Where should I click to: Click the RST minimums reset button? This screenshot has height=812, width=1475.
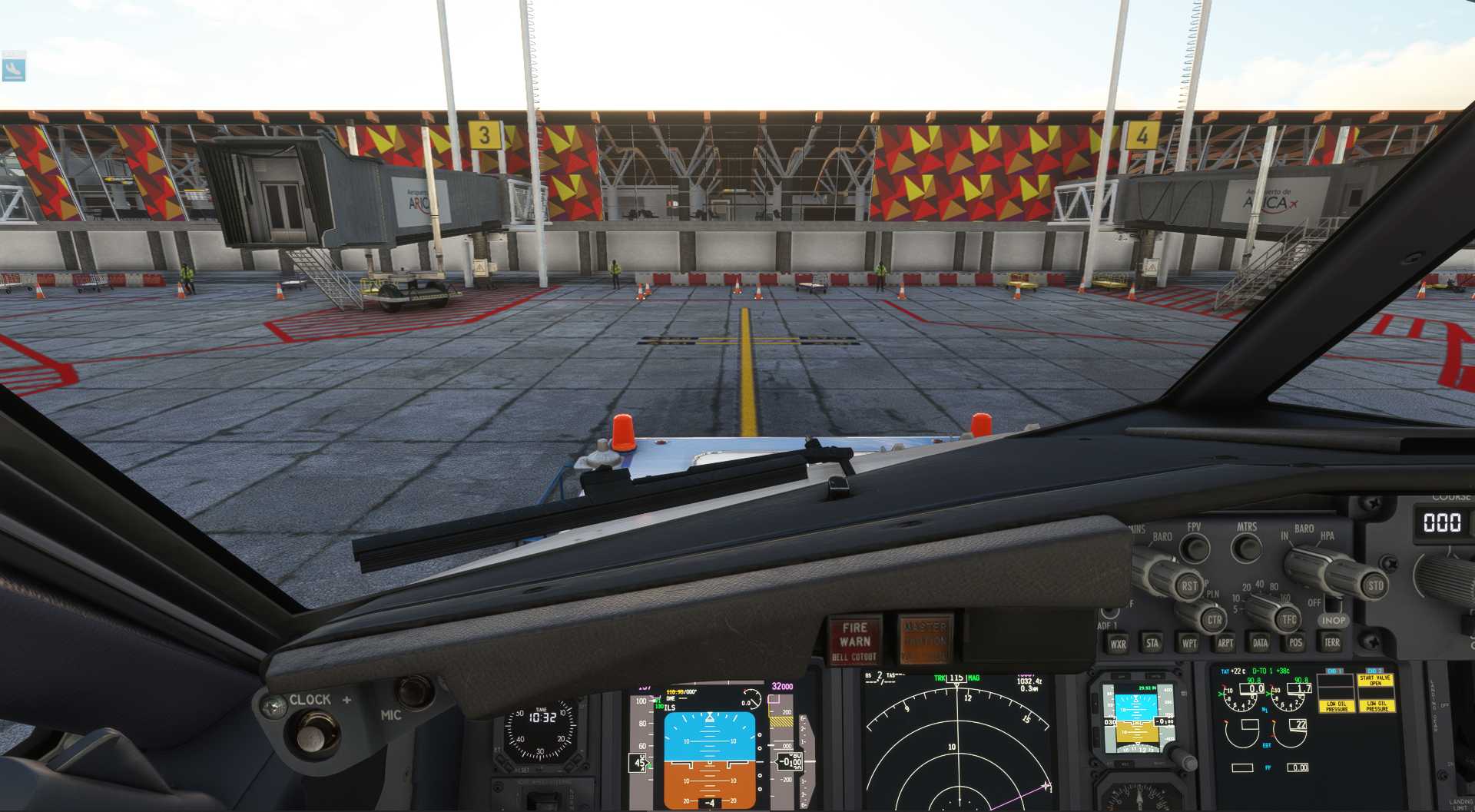pyautogui.click(x=1189, y=586)
